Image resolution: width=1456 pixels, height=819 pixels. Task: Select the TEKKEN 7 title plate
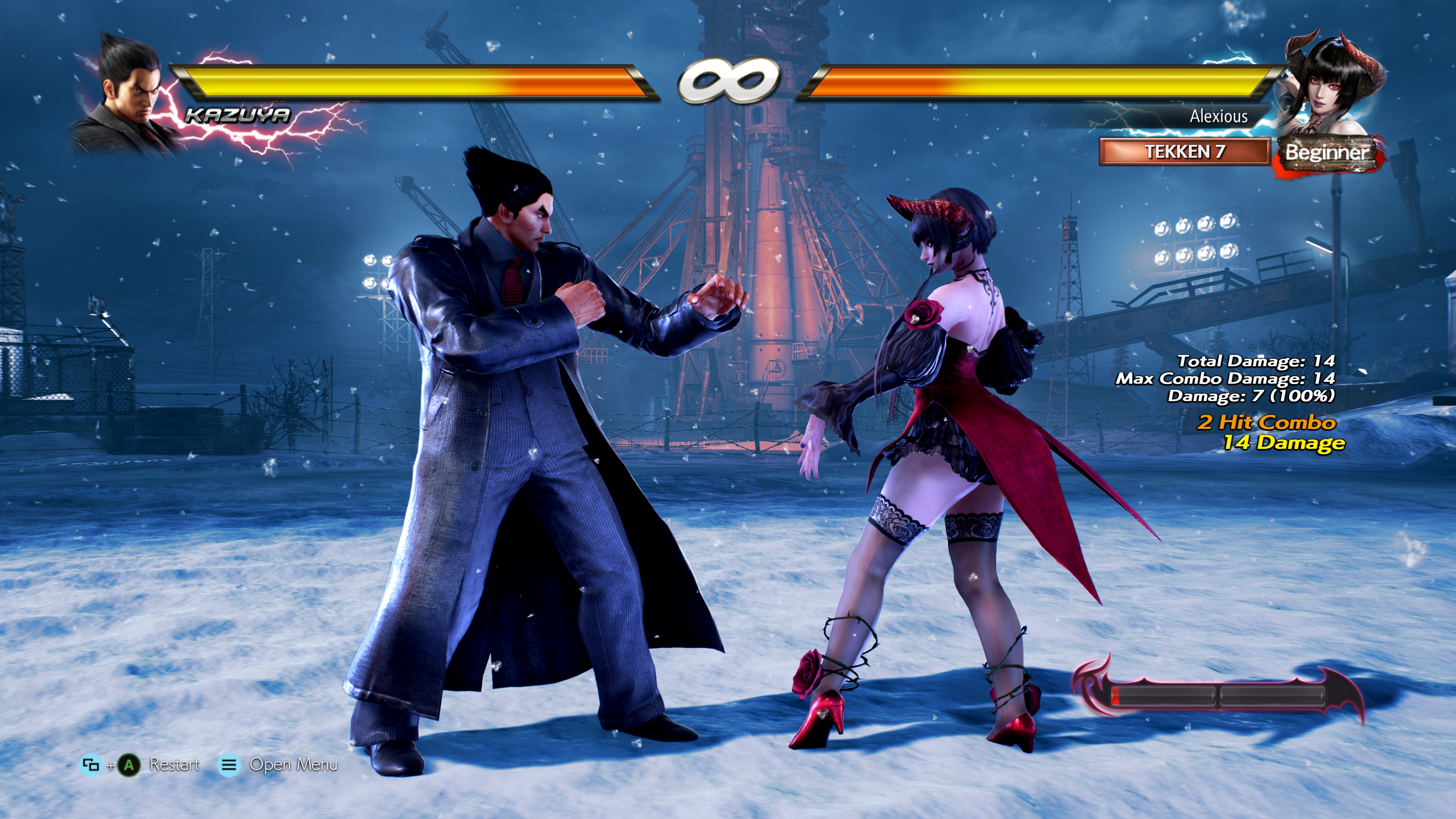pyautogui.click(x=1184, y=152)
